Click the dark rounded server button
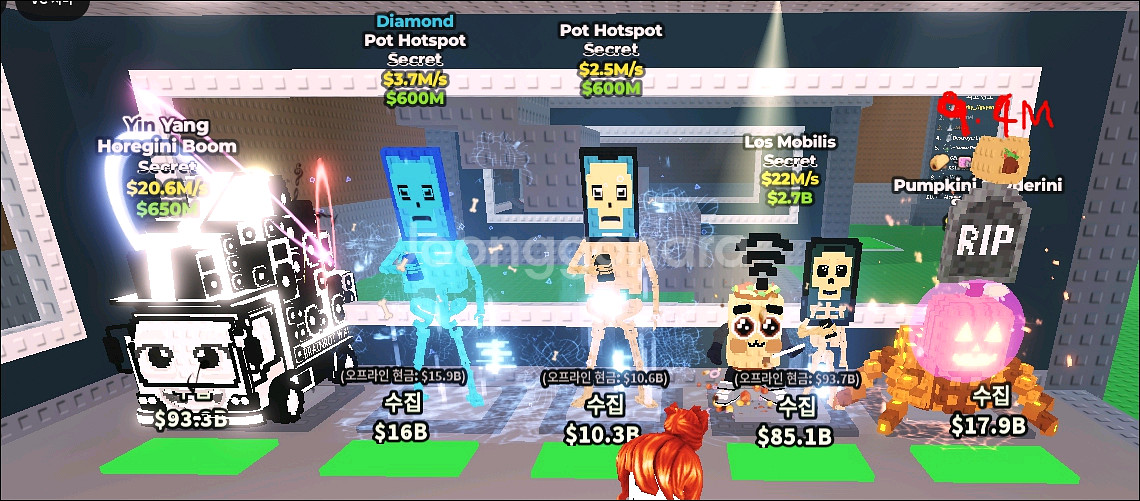The height and width of the screenshot is (501, 1140). point(52,5)
